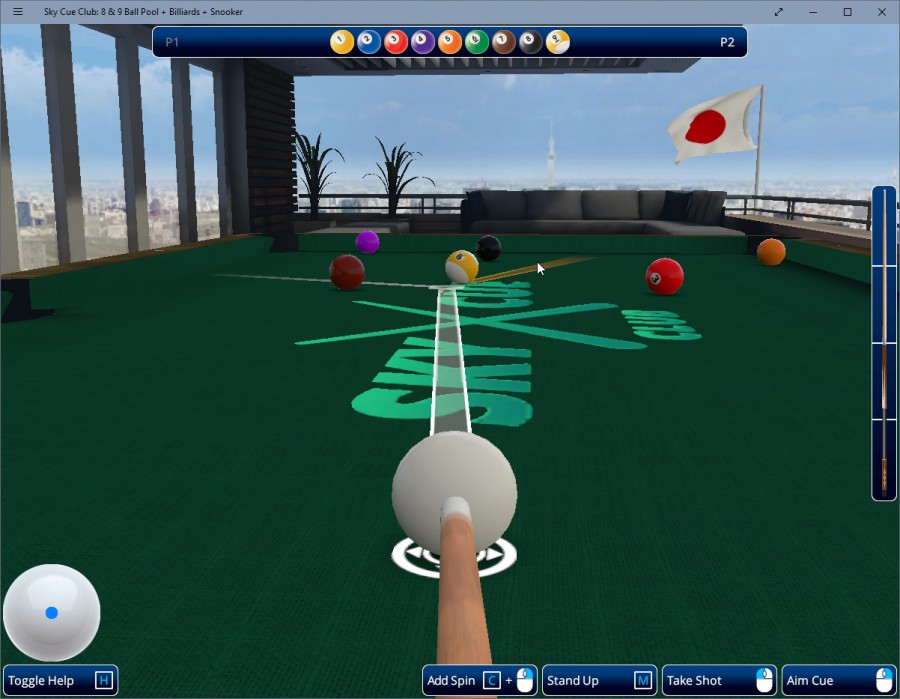Image resolution: width=900 pixels, height=699 pixels.
Task: Close the Sky Cue Club window
Action: point(881,12)
